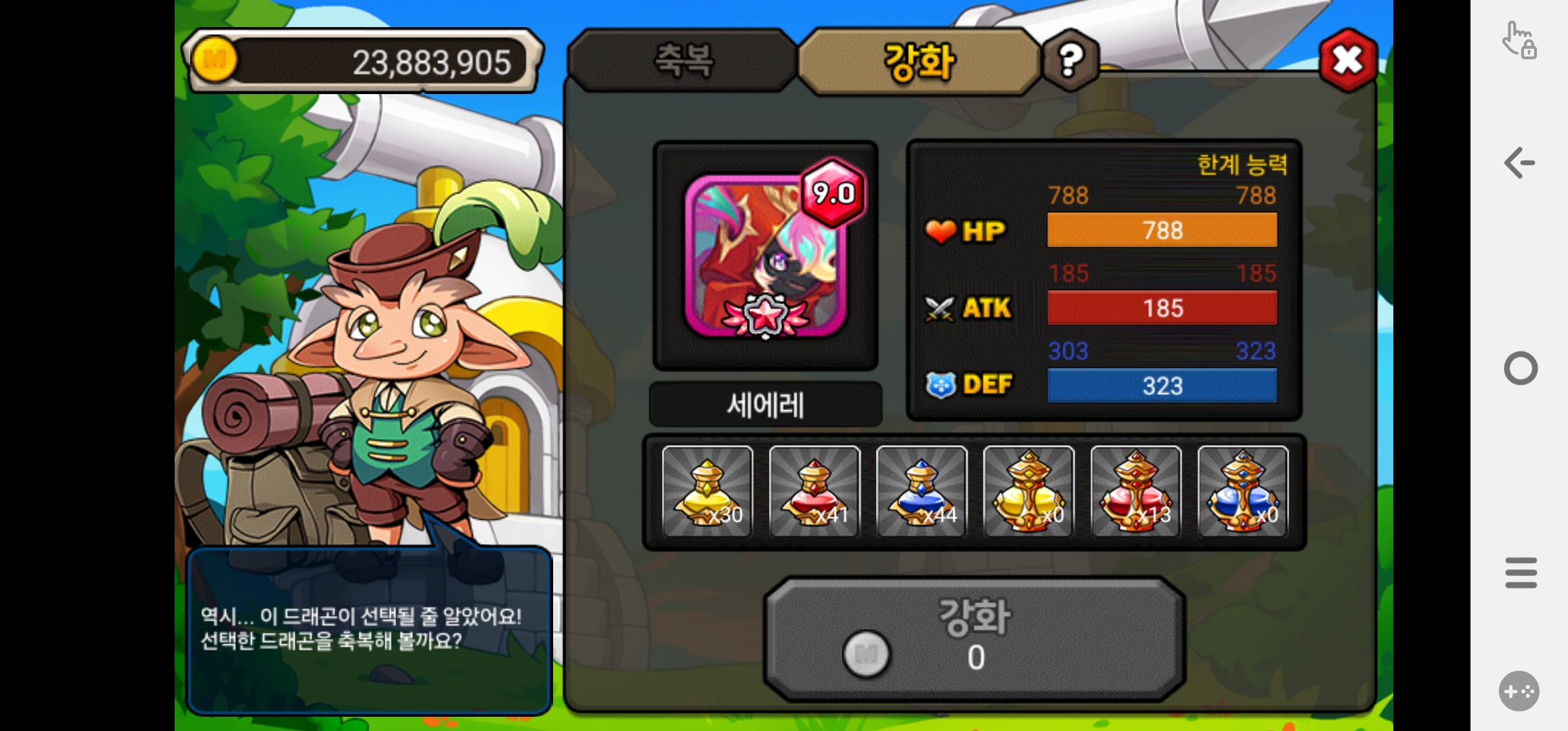Tap the Android back arrow

[1520, 163]
